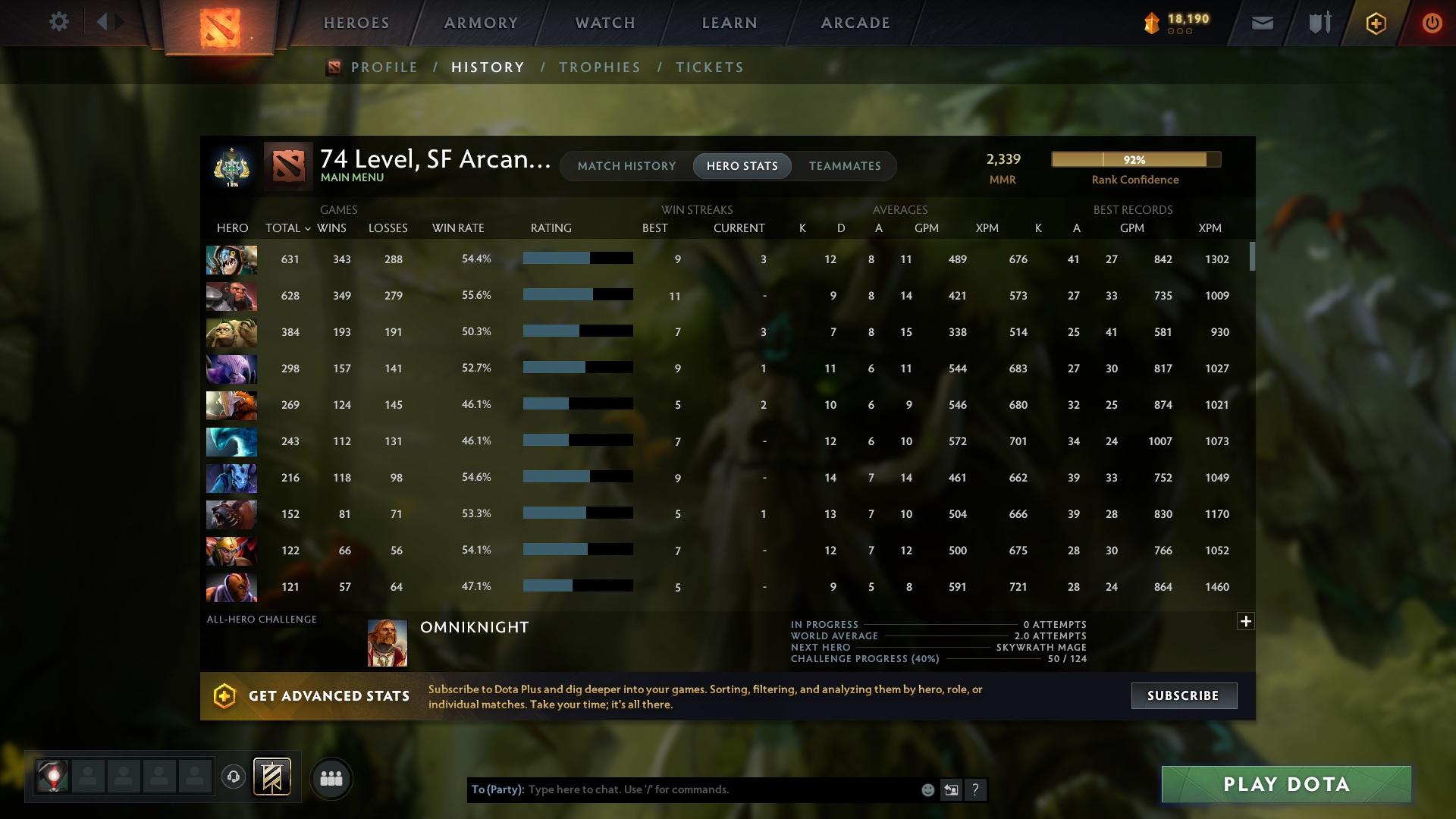This screenshot has height=819, width=1456.
Task: Switch to the MATCH HISTORY tab
Action: [x=626, y=165]
